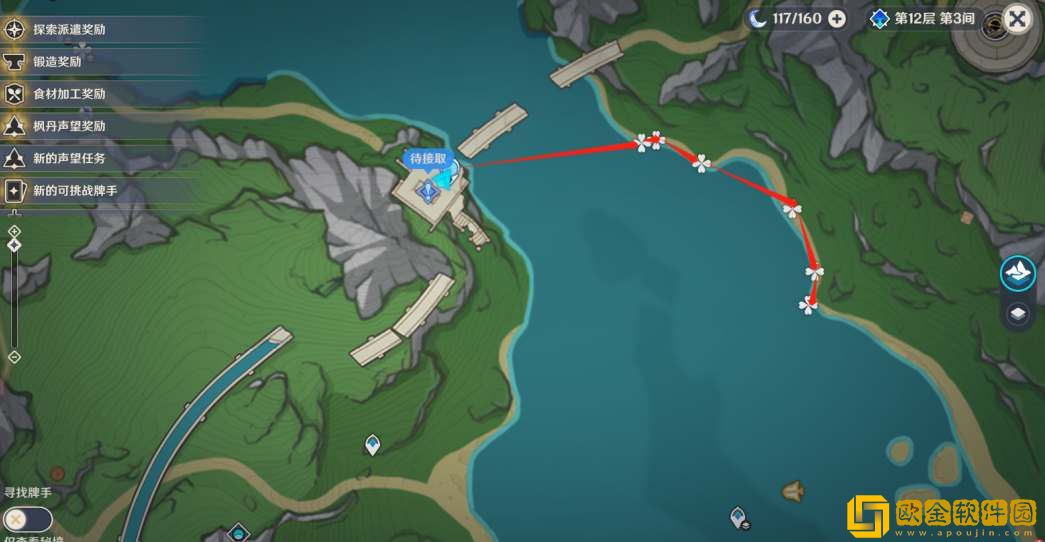This screenshot has width=1045, height=542.
Task: Close the map with the X button
Action: click(x=1018, y=19)
